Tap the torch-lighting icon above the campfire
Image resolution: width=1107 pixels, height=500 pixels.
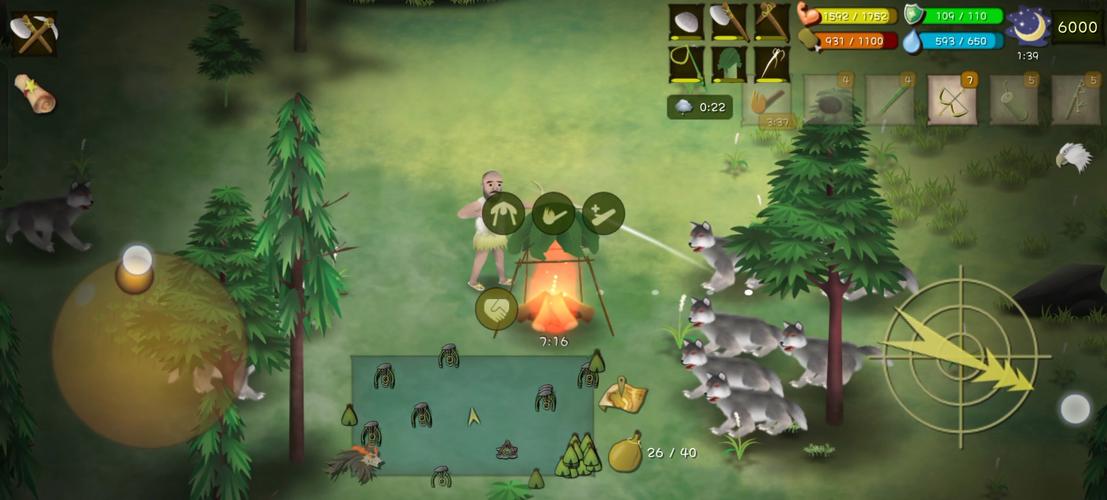[553, 213]
